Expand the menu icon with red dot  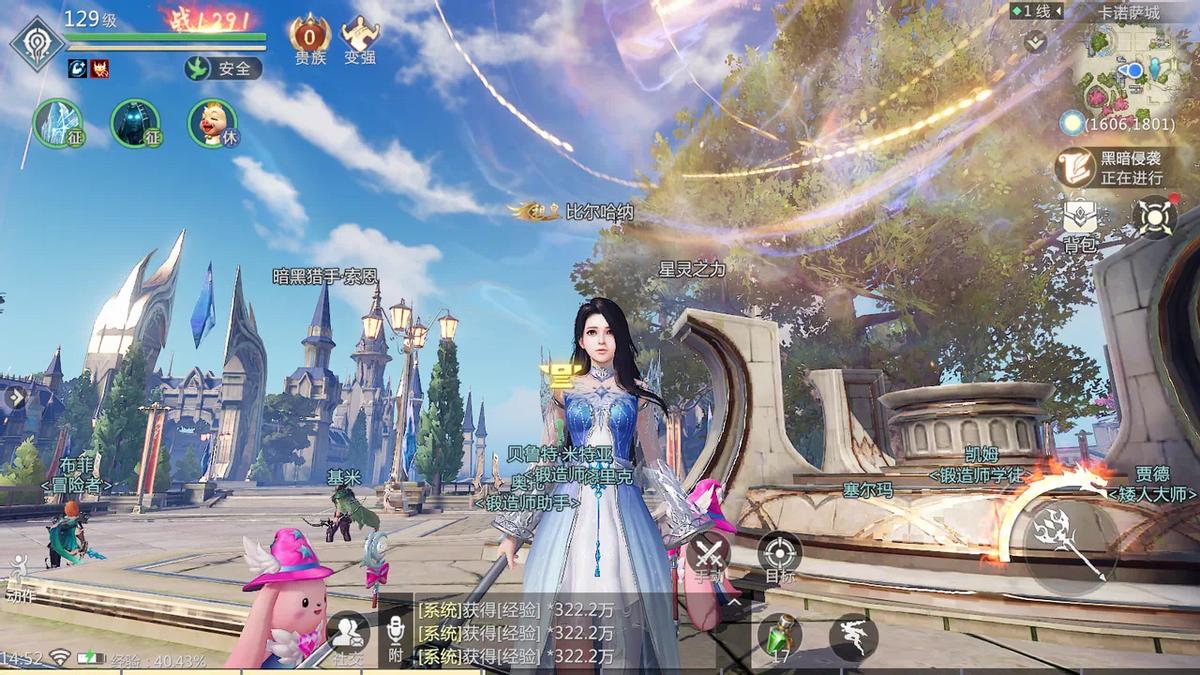coord(1154,217)
